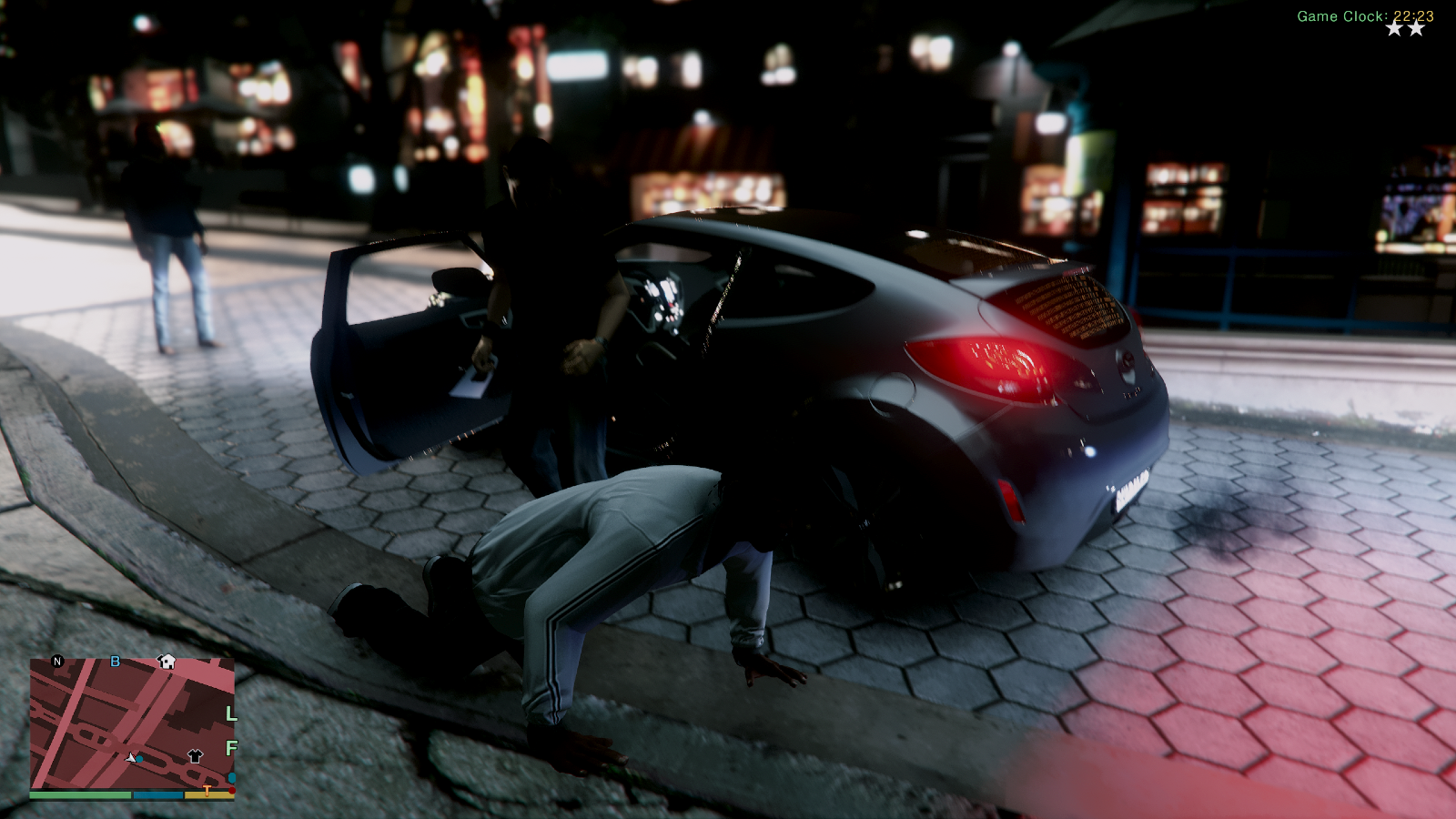Viewport: 1456px width, 819px height.
Task: Select the blue B blip on the minimap
Action: click(116, 662)
